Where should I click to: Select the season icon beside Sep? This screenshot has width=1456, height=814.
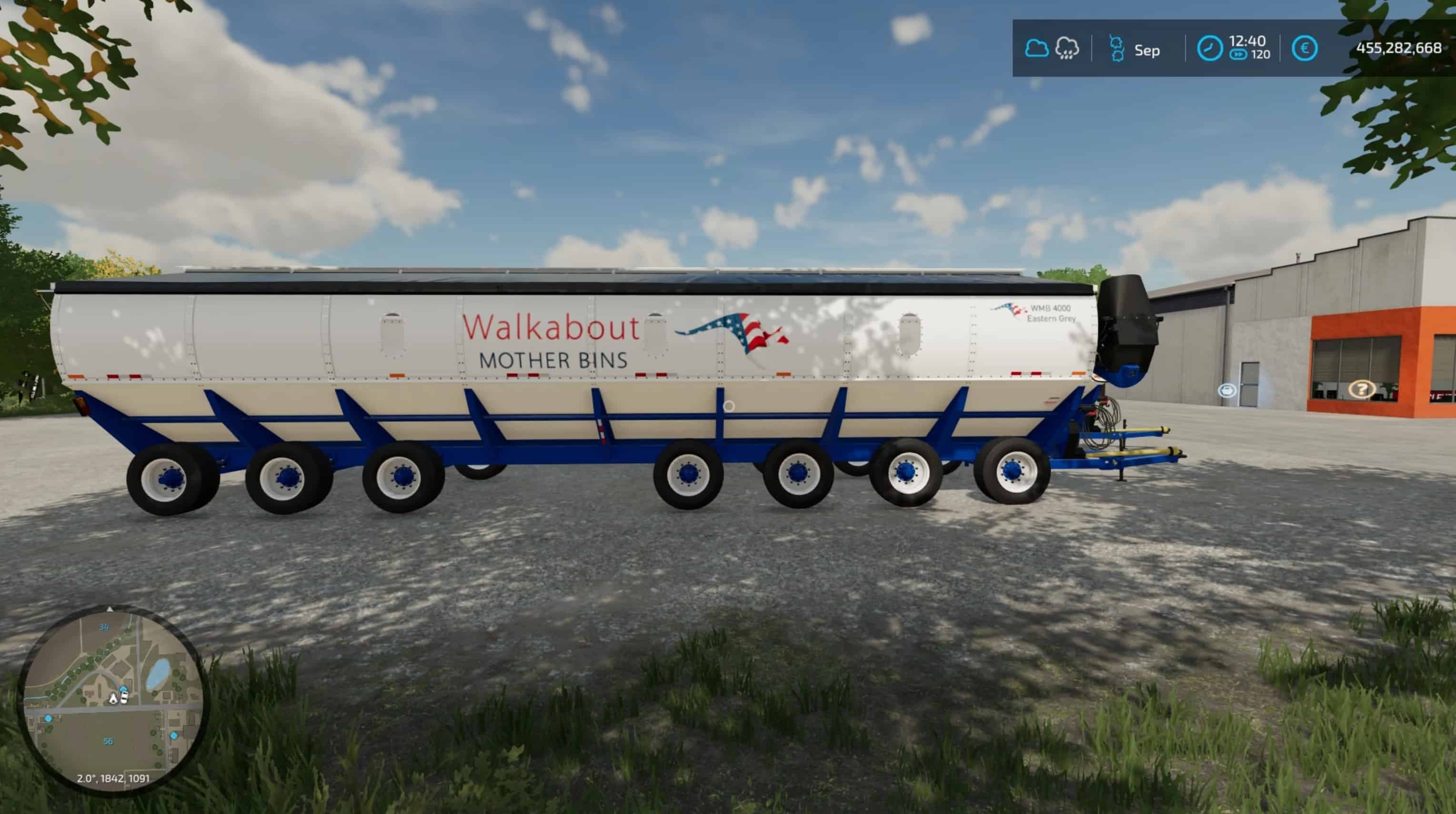click(x=1116, y=49)
